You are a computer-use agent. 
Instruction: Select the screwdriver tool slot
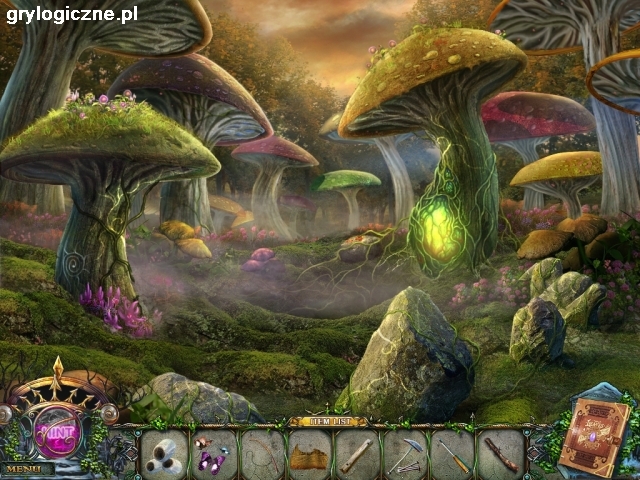tap(455, 454)
